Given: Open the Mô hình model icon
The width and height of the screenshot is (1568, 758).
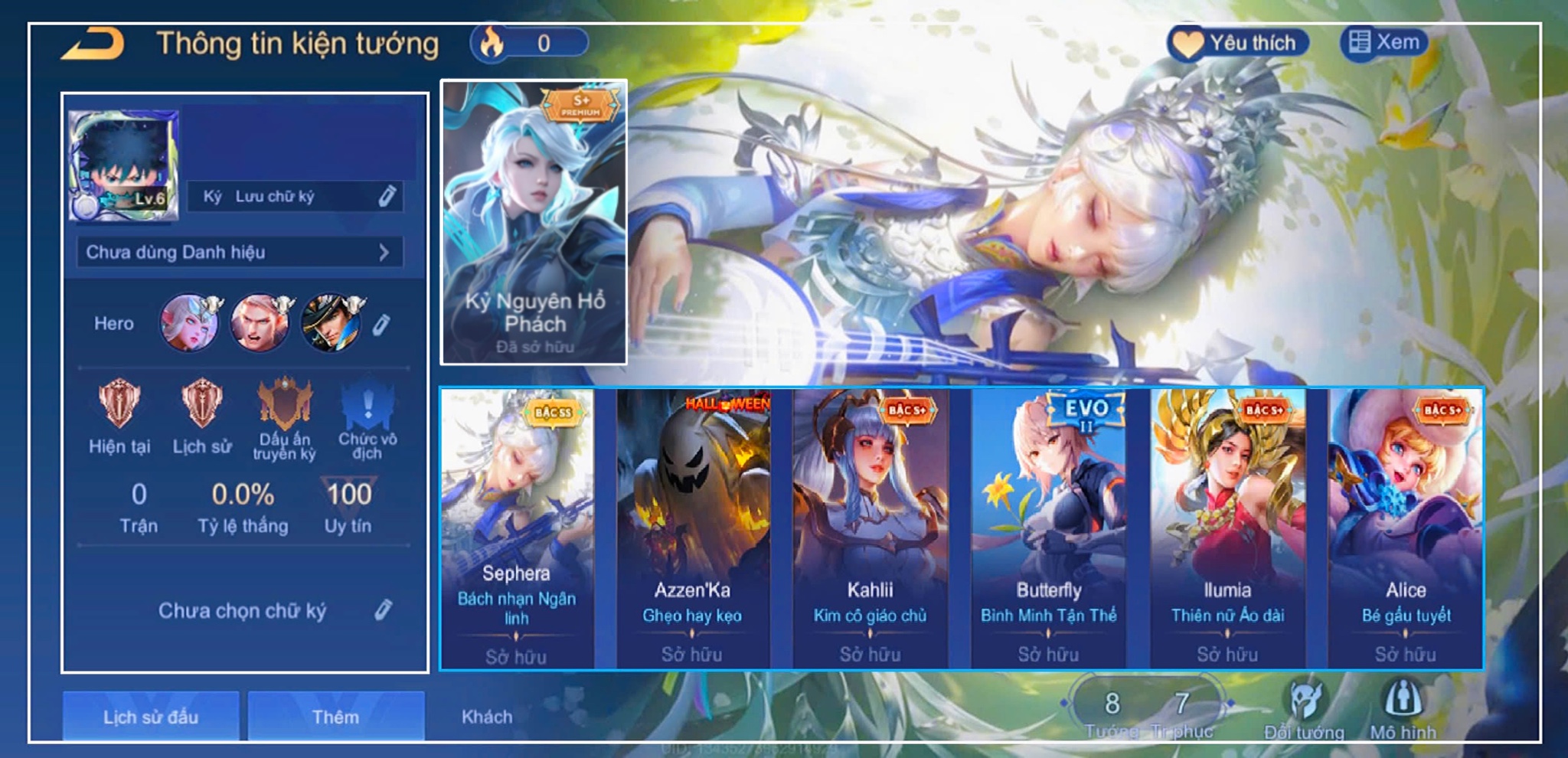Looking at the screenshot, I should coord(1403,708).
